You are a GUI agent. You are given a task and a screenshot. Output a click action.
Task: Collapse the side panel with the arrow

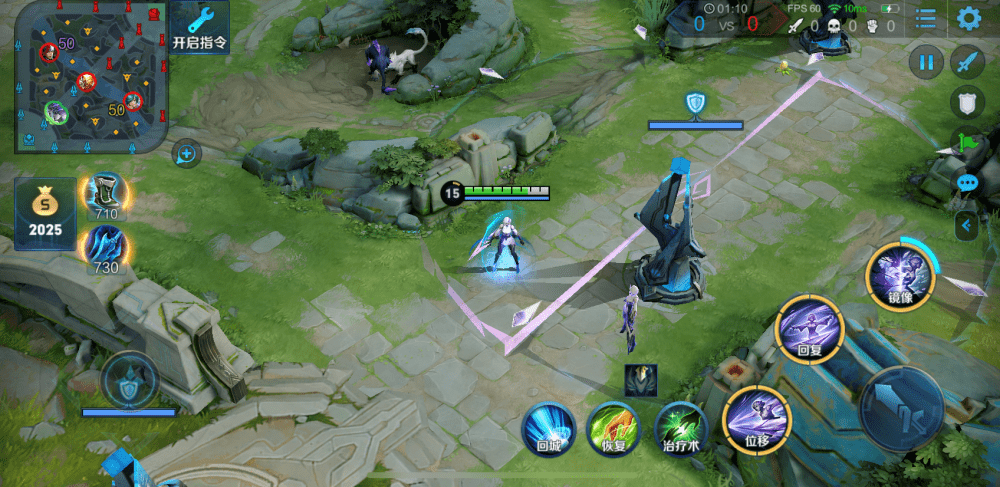(x=966, y=226)
